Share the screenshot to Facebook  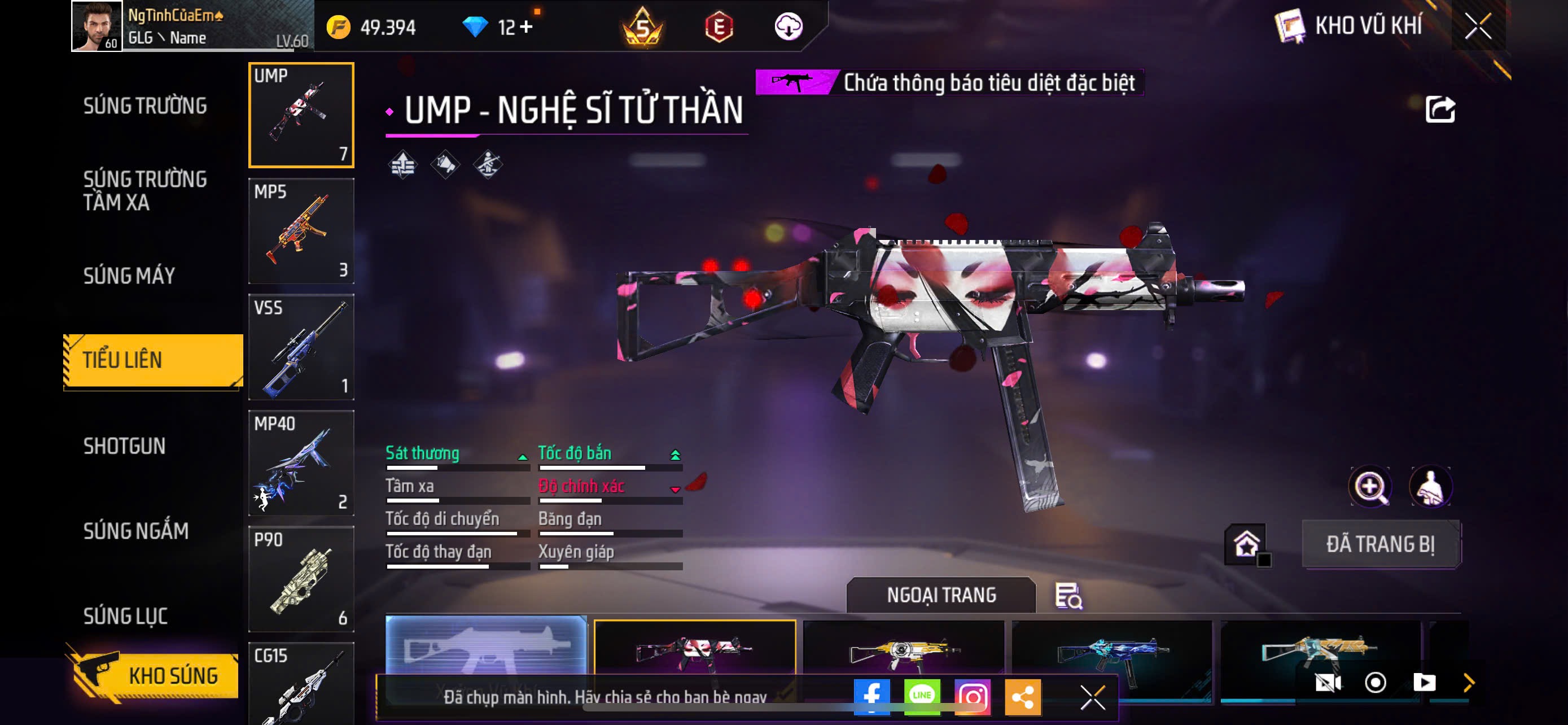pos(871,696)
